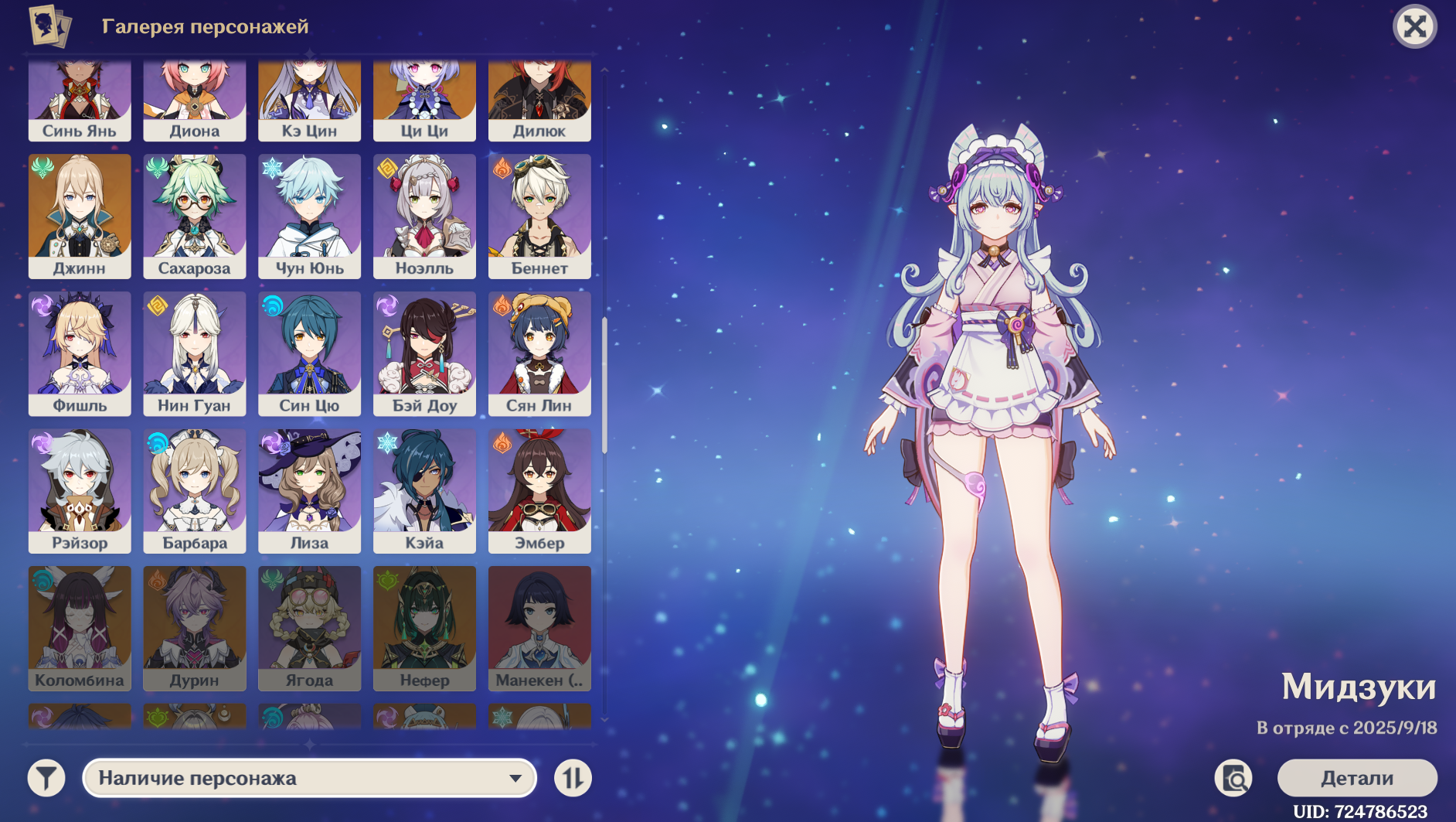Screen dimensions: 1456x822
Task: Choose the Сахароза character card
Action: [x=195, y=216]
